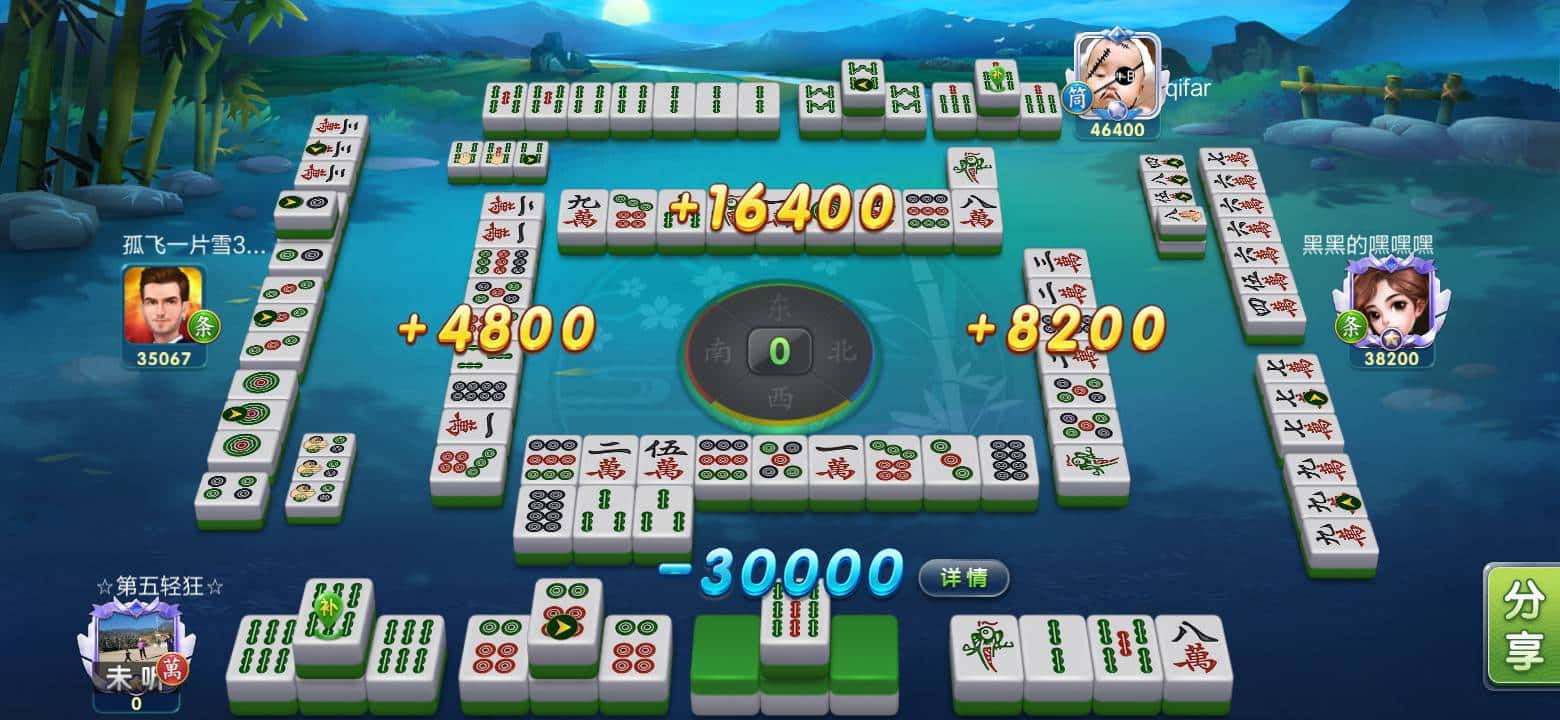The height and width of the screenshot is (720, 1560).
Task: View qifar's player avatar
Action: click(x=1116, y=77)
